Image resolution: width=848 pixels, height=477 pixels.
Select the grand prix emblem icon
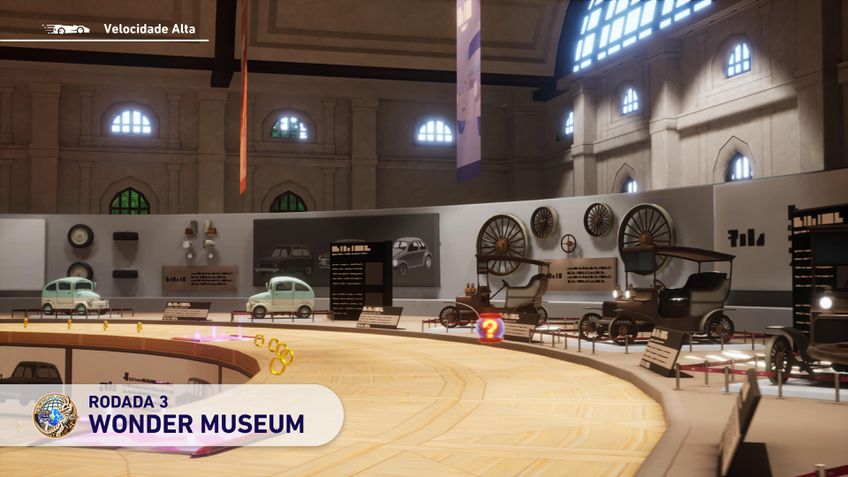click(54, 415)
